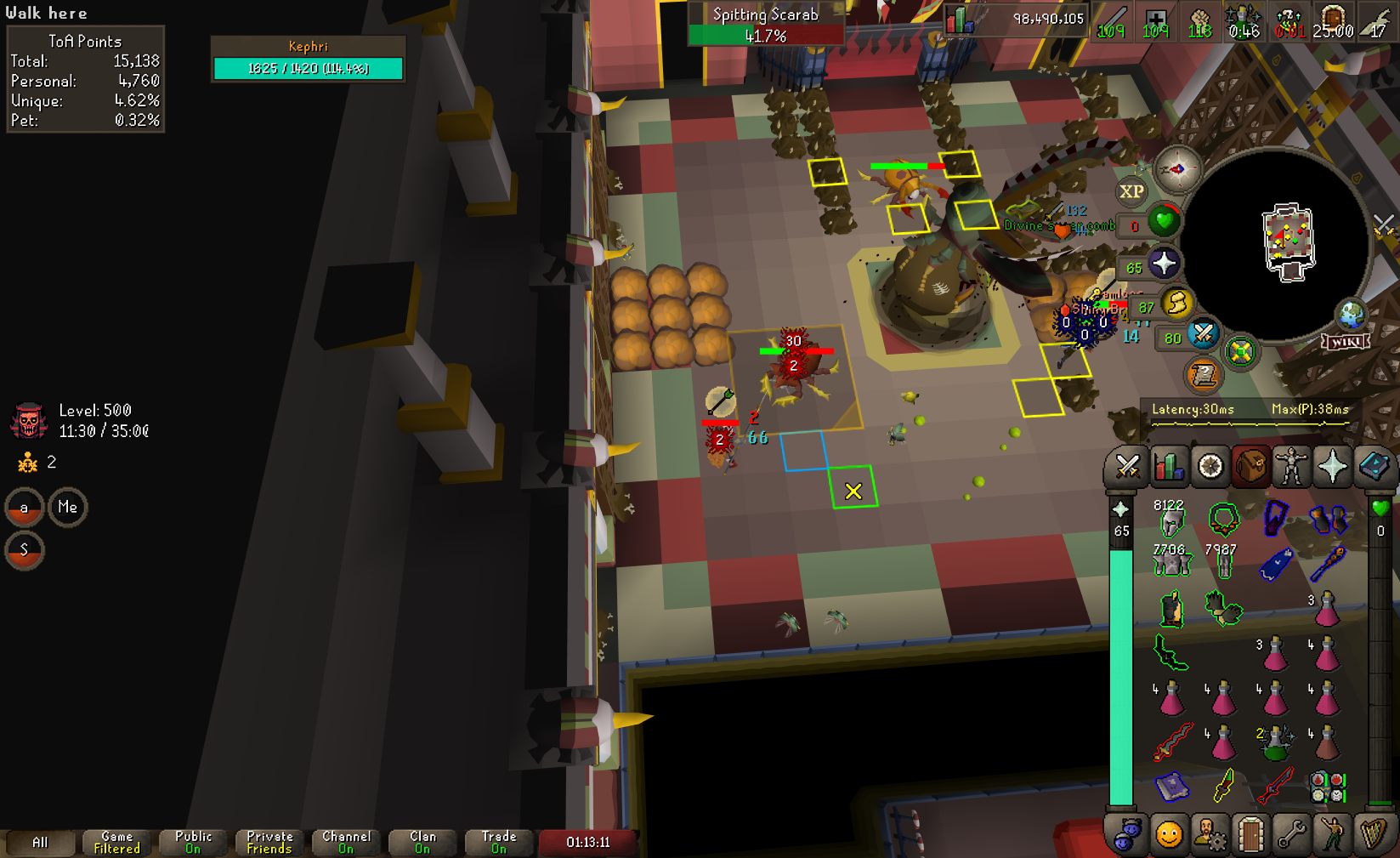Toggle the Public chat filter
The height and width of the screenshot is (858, 1400).
coord(193,842)
